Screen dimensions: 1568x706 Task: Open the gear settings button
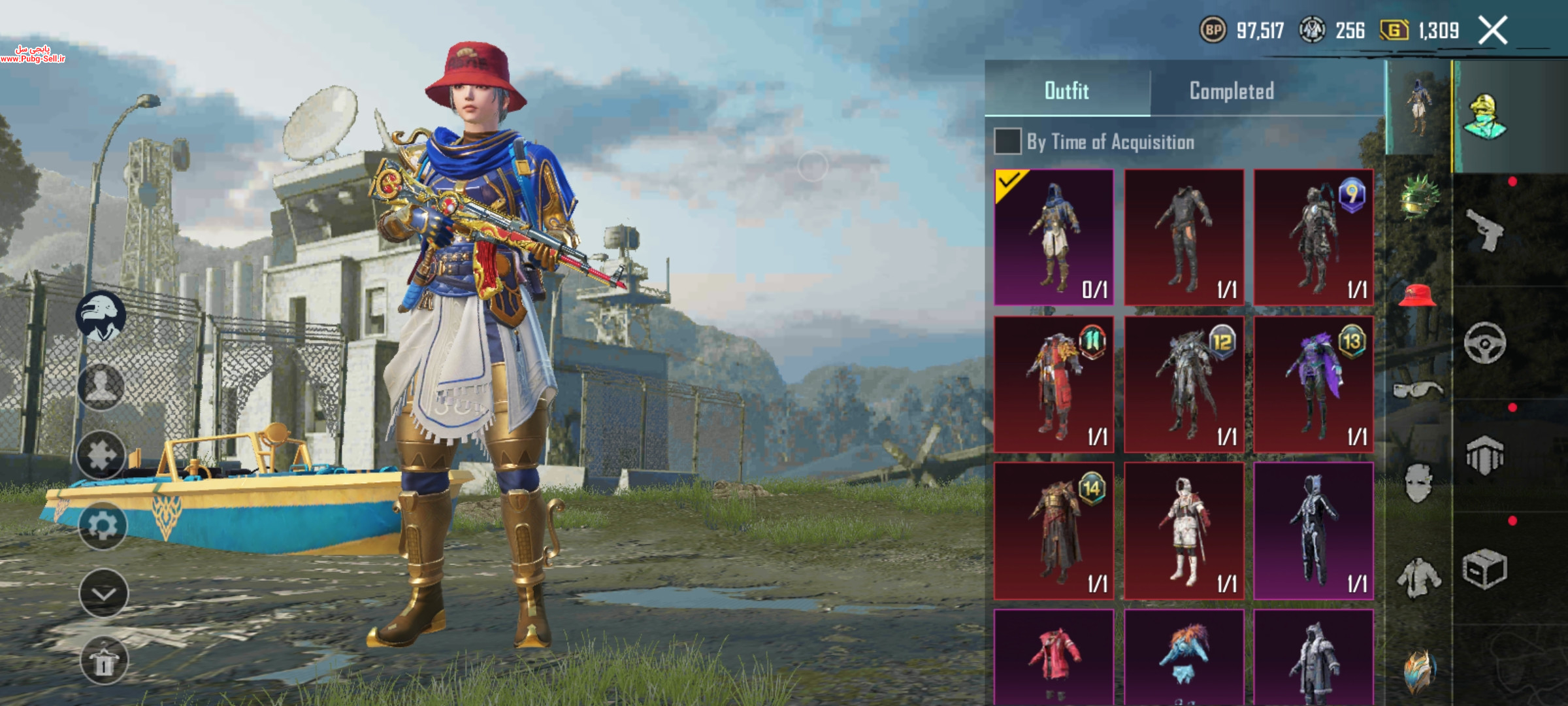(103, 526)
